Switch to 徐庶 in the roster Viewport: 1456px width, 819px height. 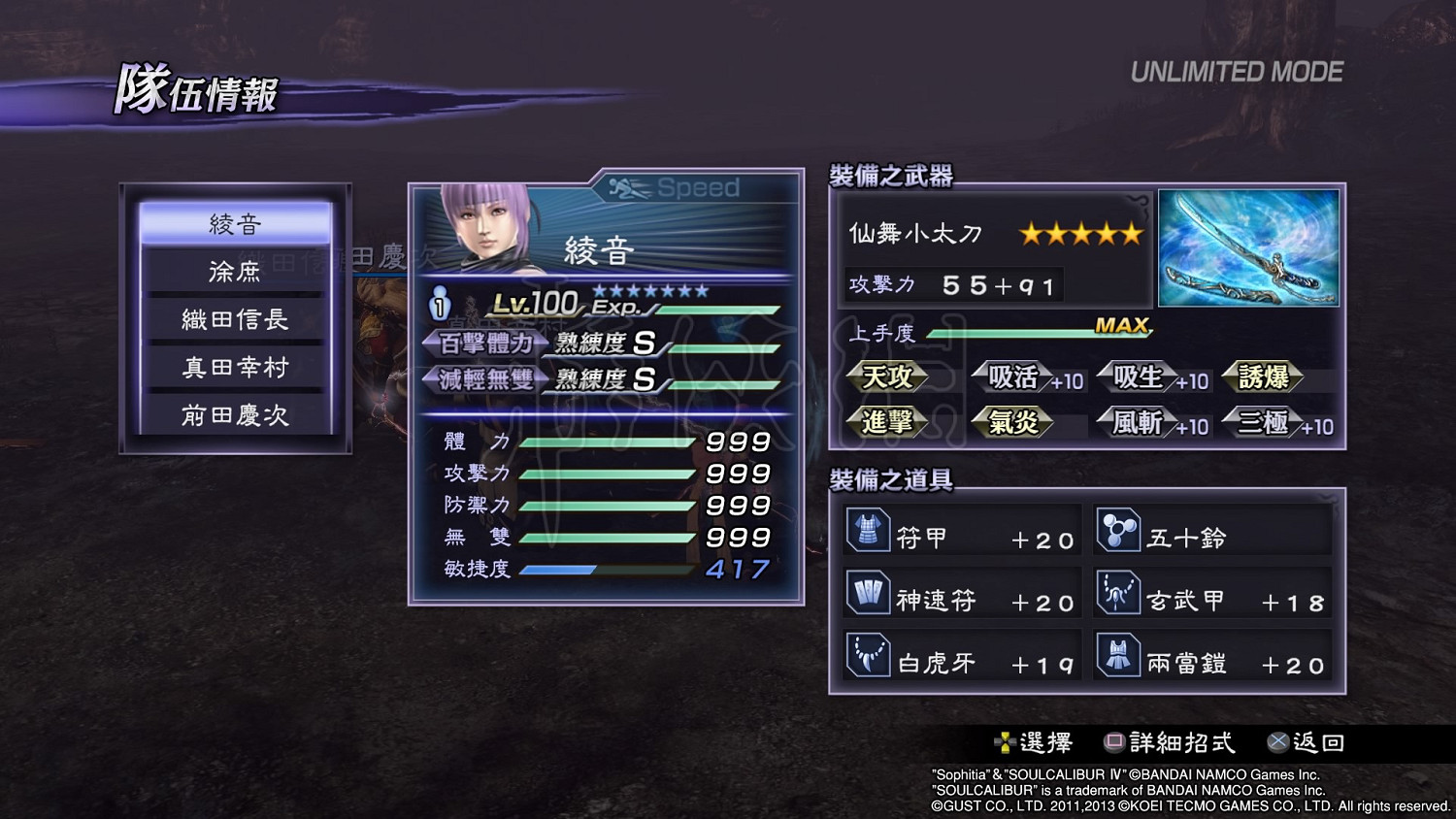tap(236, 272)
